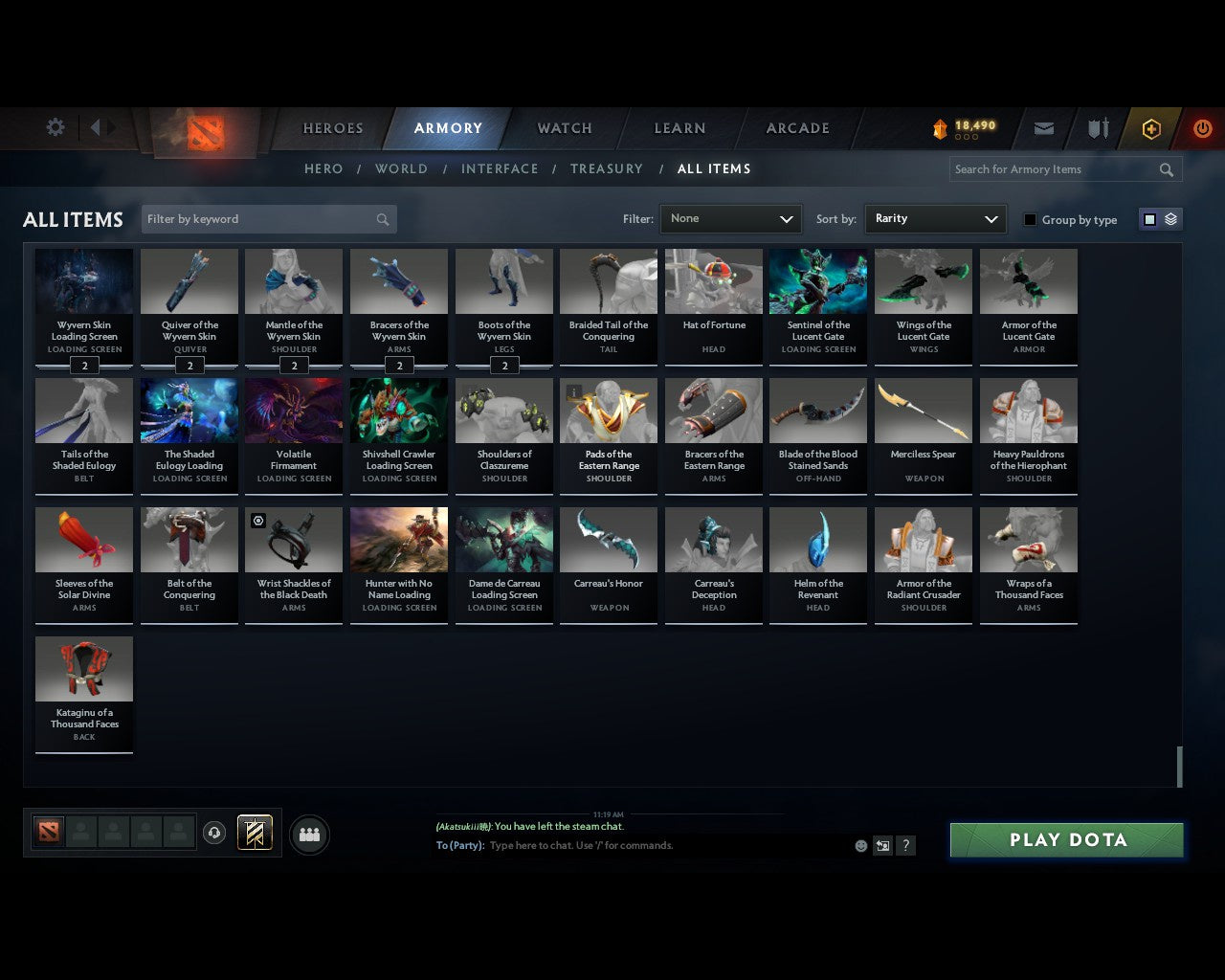
Task: Click the headset voice chat icon
Action: (x=214, y=833)
